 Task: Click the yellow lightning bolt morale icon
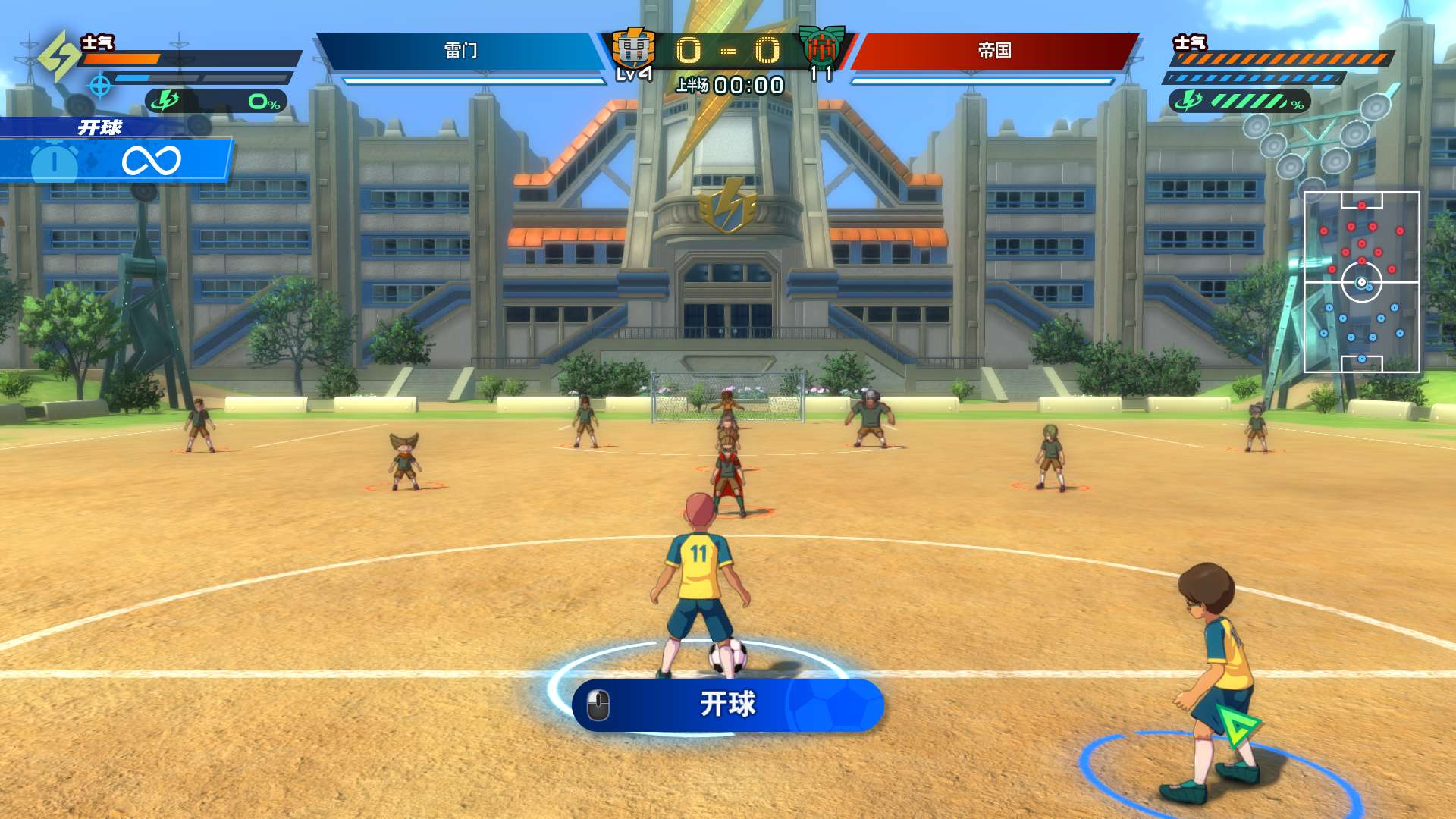click(x=59, y=56)
